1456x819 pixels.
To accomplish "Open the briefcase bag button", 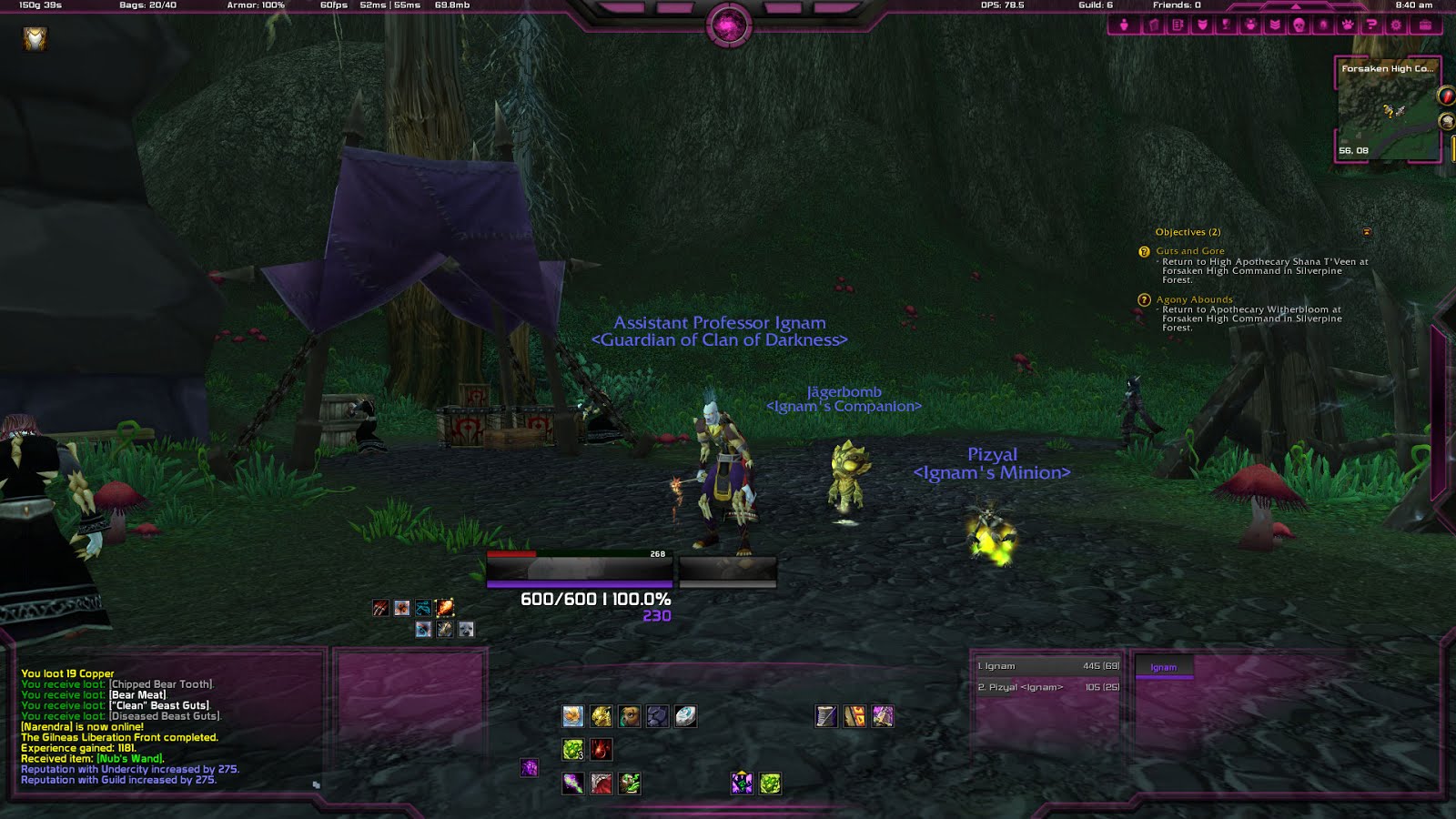I will 1425,25.
